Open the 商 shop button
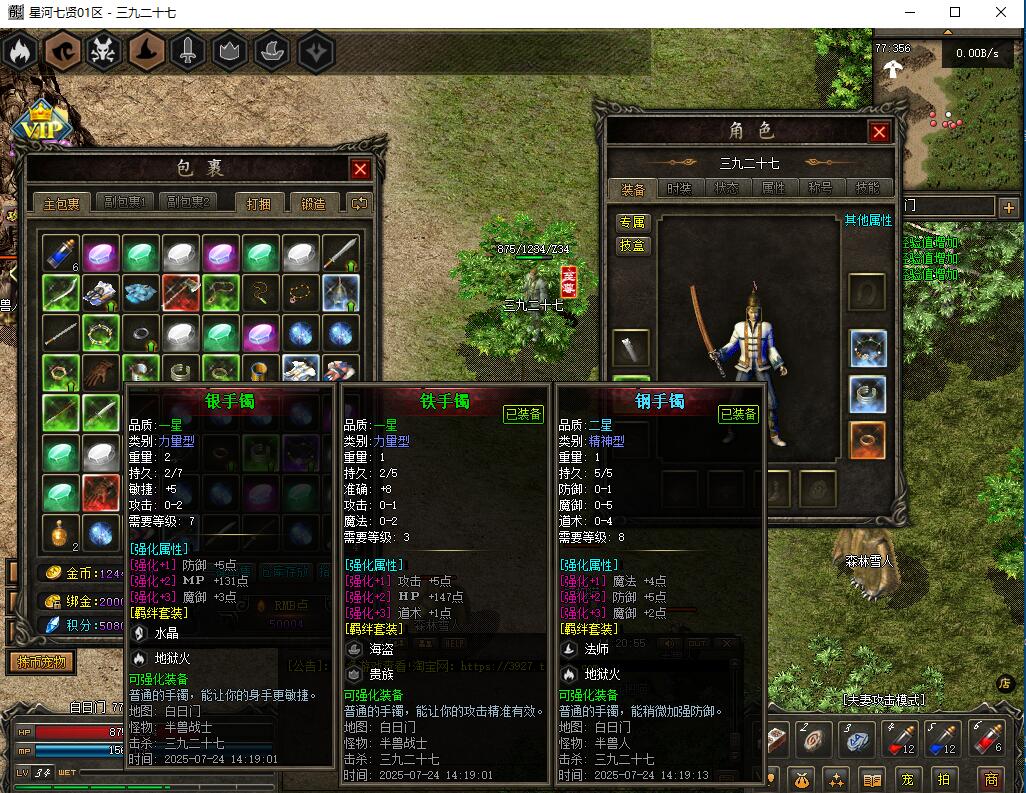This screenshot has height=793, width=1026. point(991,779)
